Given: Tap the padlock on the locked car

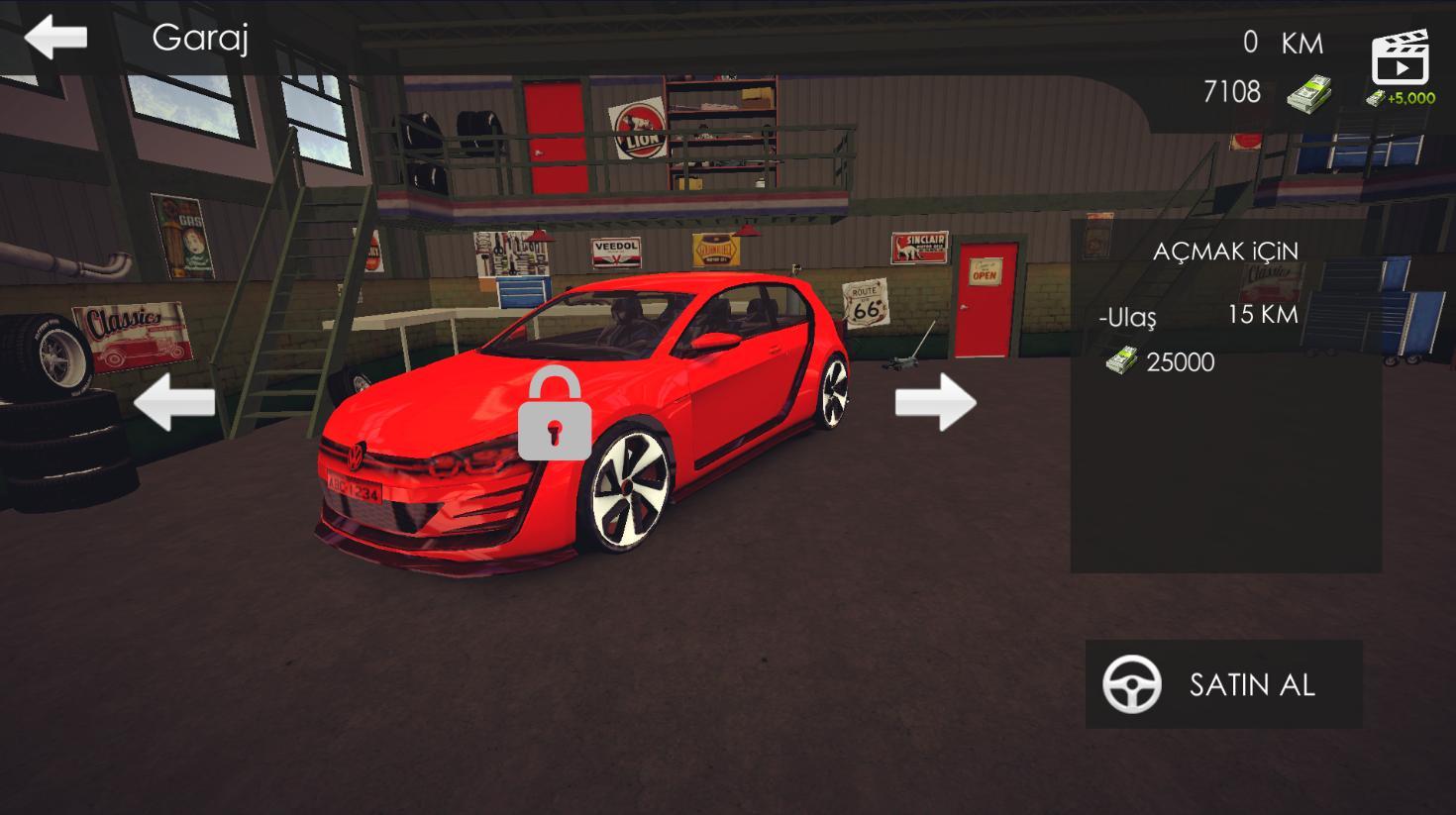Looking at the screenshot, I should point(555,414).
